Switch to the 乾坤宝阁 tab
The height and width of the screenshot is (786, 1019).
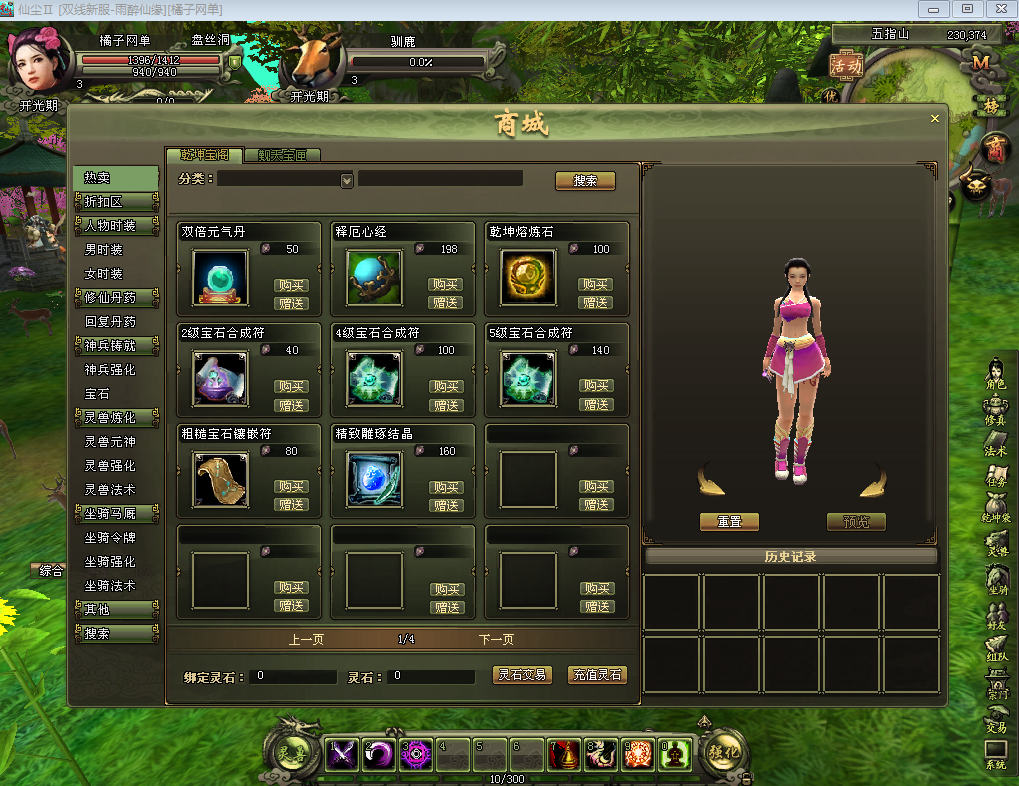point(204,155)
